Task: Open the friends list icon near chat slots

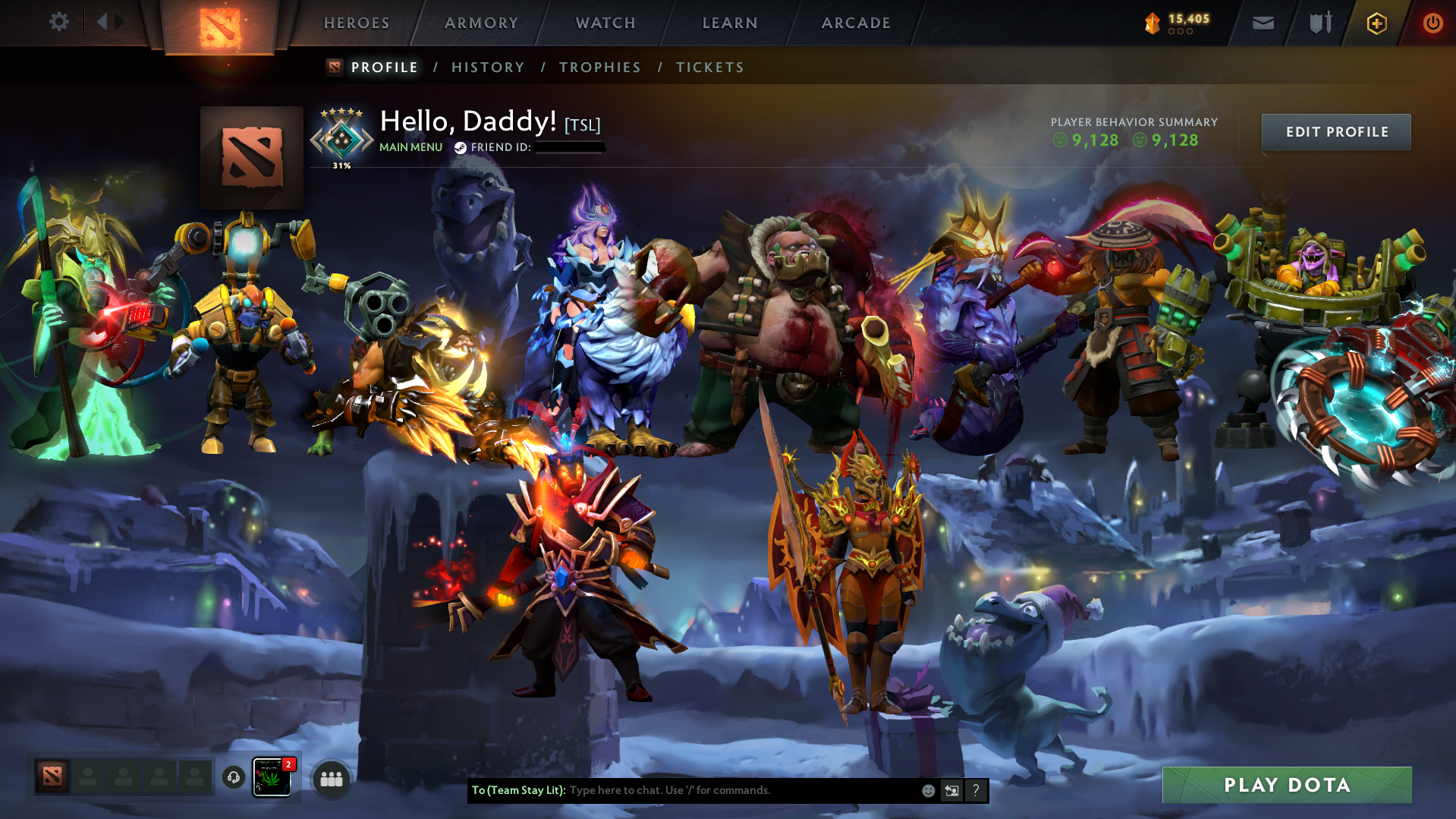Action: (x=331, y=777)
